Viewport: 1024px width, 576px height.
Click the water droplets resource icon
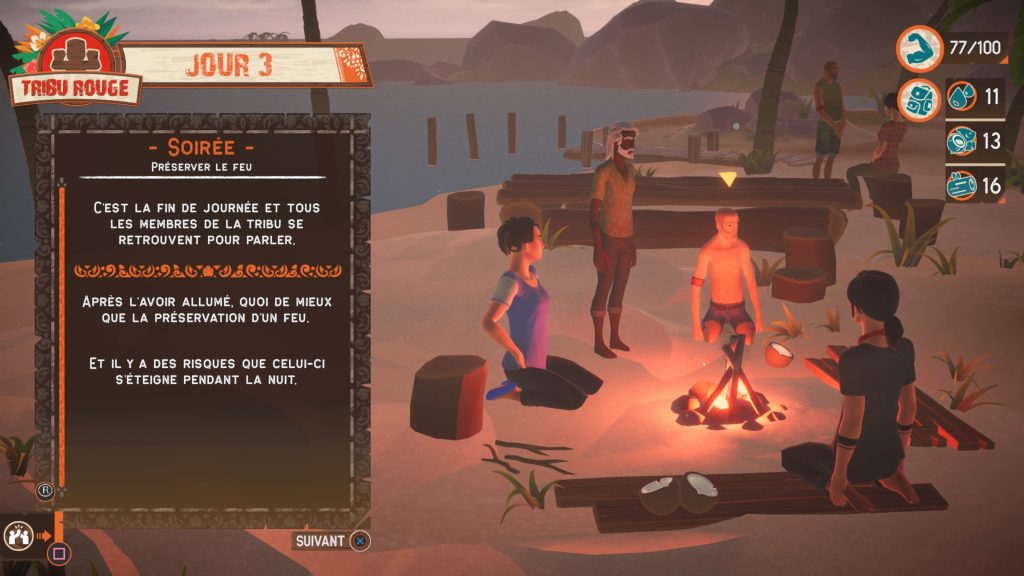(x=961, y=97)
